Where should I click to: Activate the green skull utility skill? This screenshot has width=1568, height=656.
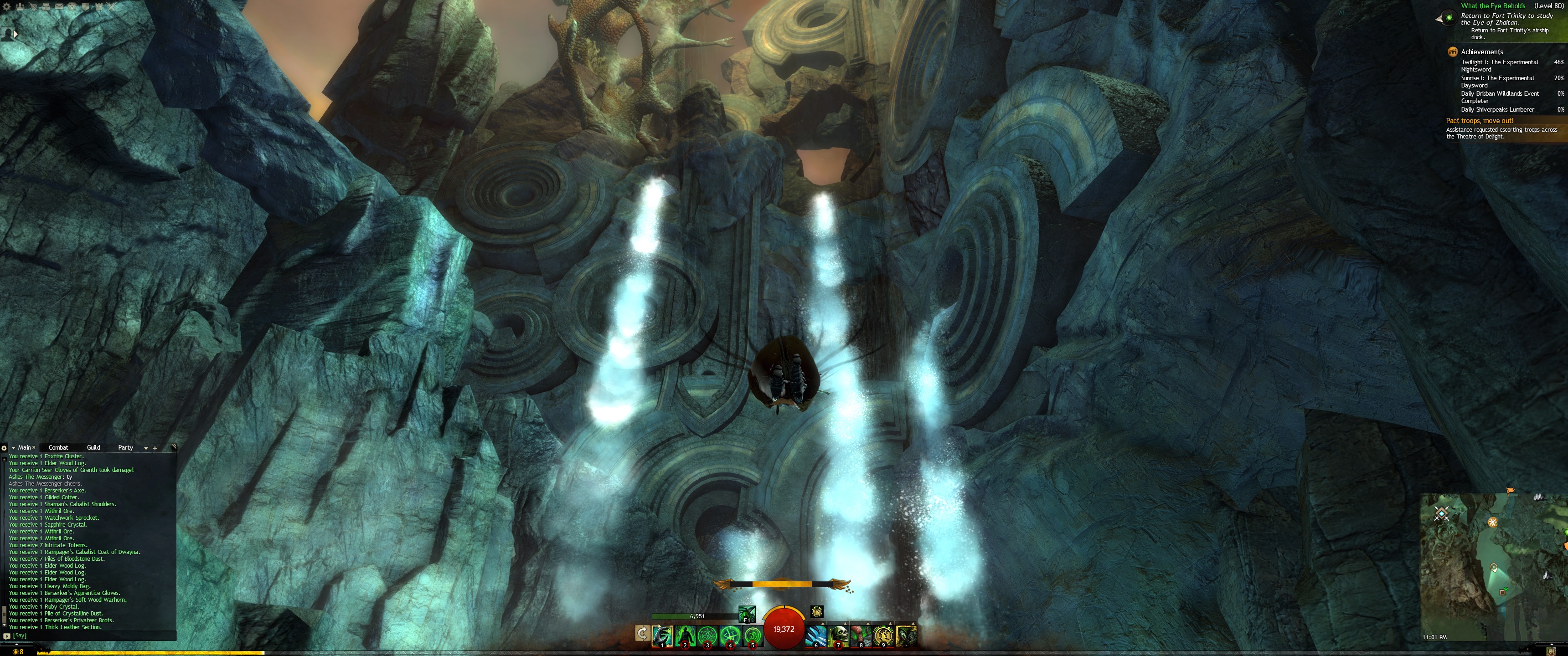tap(838, 635)
